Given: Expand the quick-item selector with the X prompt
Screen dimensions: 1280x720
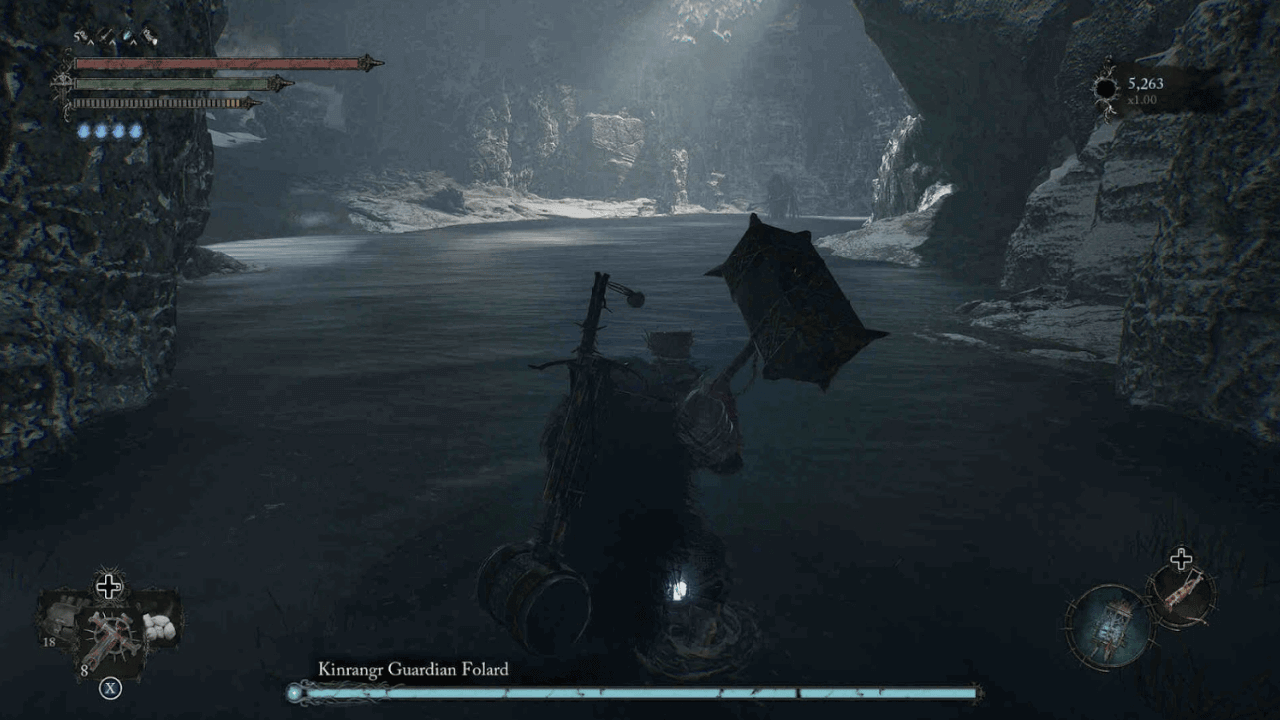Looking at the screenshot, I should tap(110, 688).
